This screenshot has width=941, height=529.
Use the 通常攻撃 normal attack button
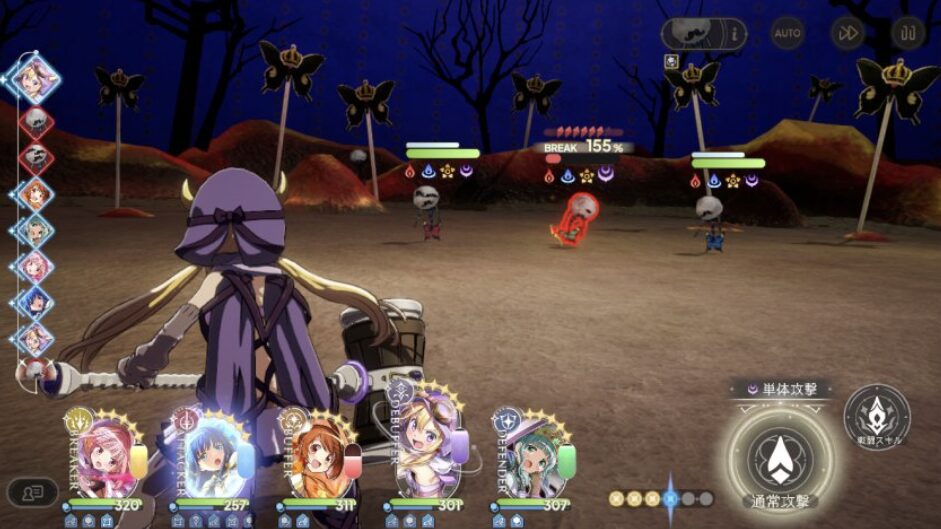[779, 457]
